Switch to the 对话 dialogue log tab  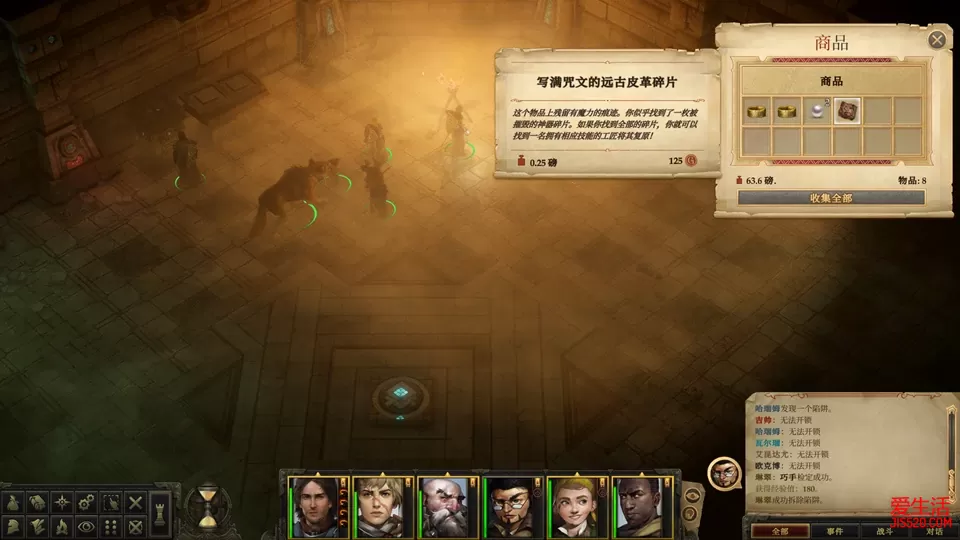click(934, 530)
